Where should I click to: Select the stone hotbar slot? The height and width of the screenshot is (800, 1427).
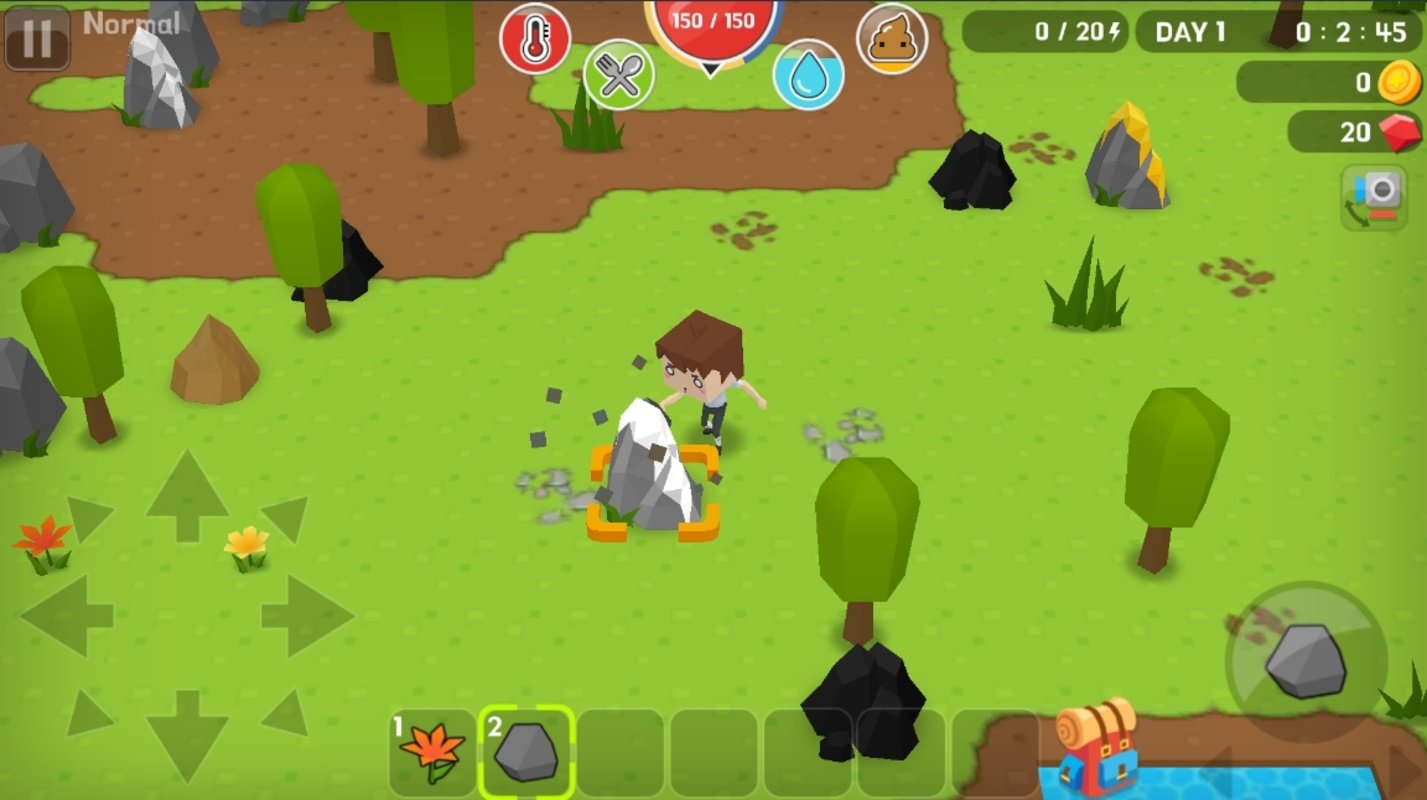(x=526, y=752)
